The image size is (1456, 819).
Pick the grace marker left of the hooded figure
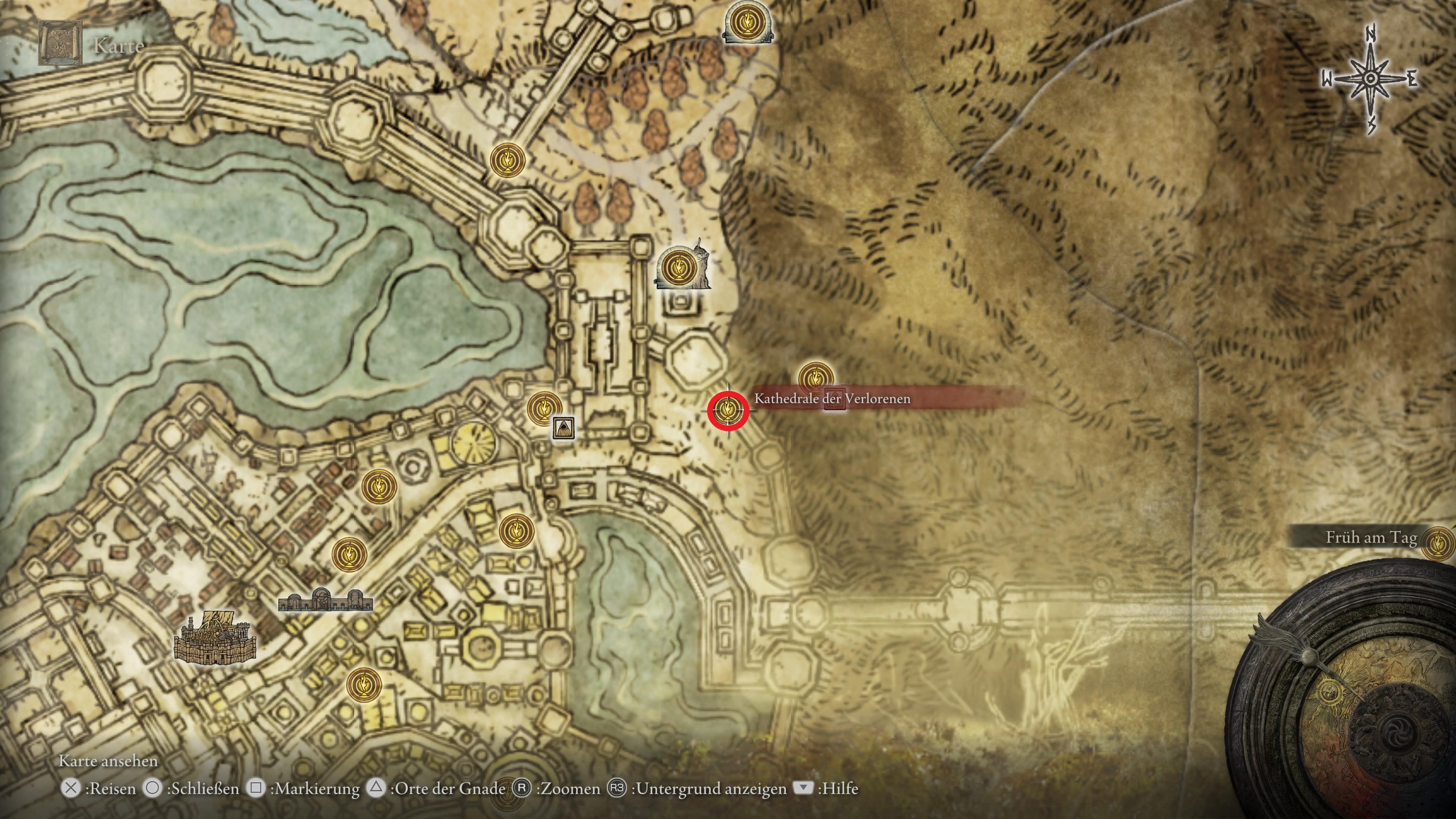point(544,408)
